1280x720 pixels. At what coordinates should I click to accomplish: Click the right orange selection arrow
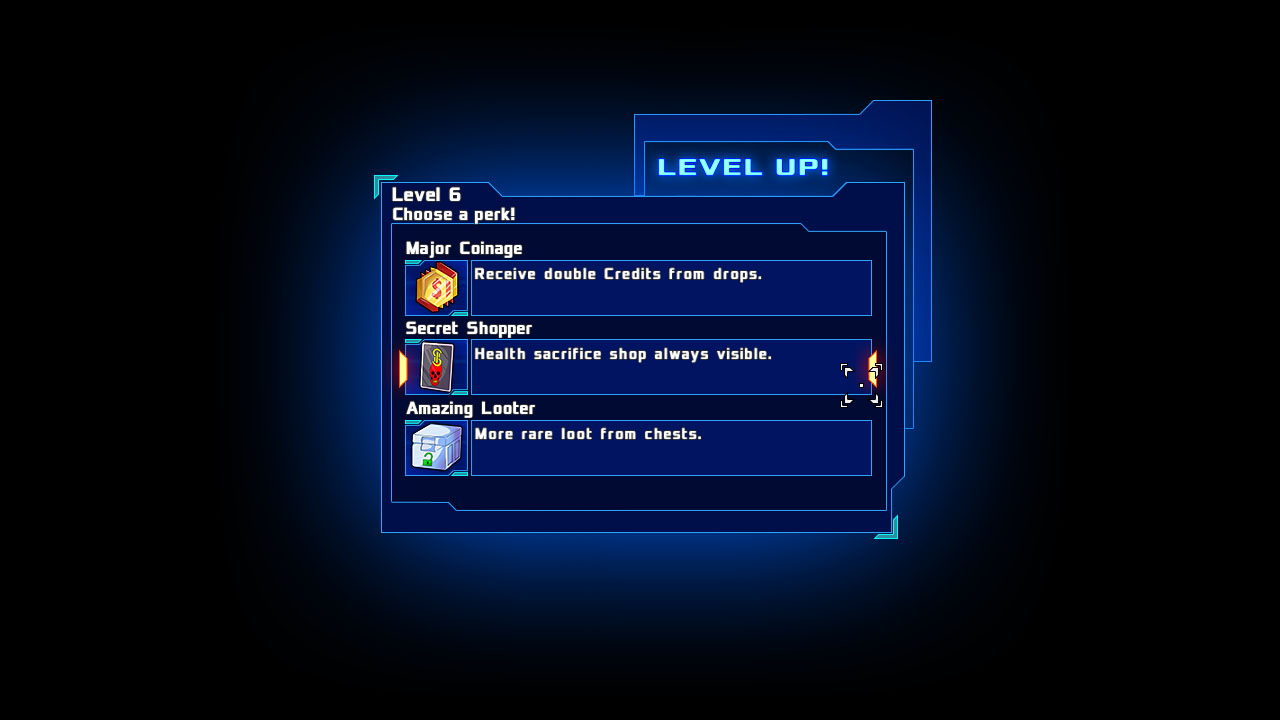point(872,367)
